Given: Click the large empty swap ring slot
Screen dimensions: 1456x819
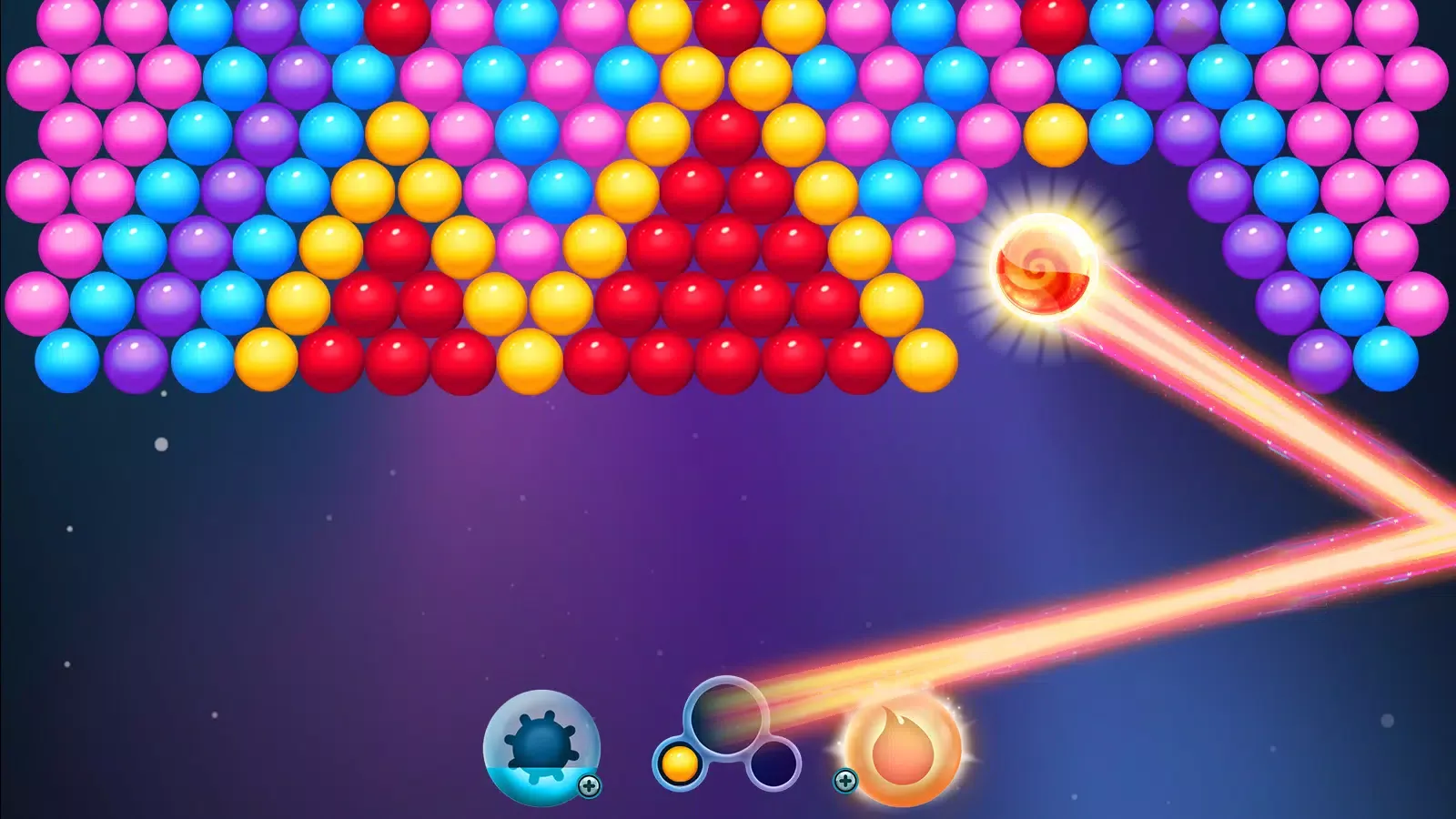Looking at the screenshot, I should click(728, 719).
